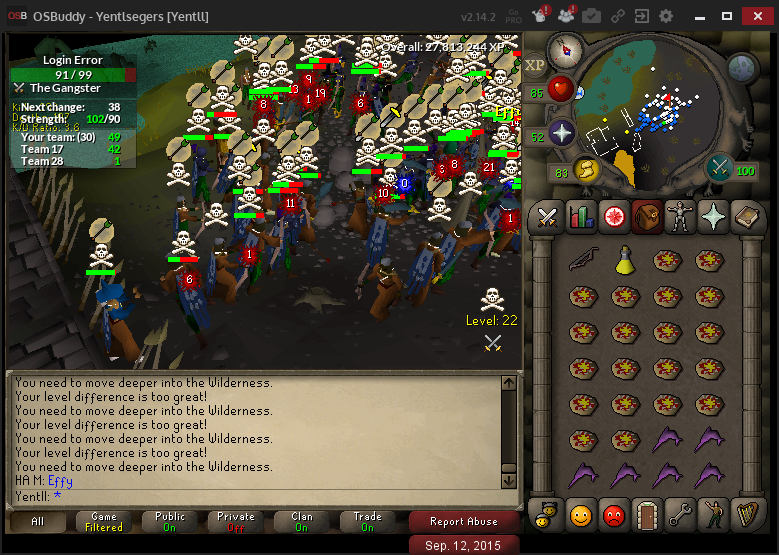Activate the special attack orb
This screenshot has width=779, height=555.
point(720,168)
